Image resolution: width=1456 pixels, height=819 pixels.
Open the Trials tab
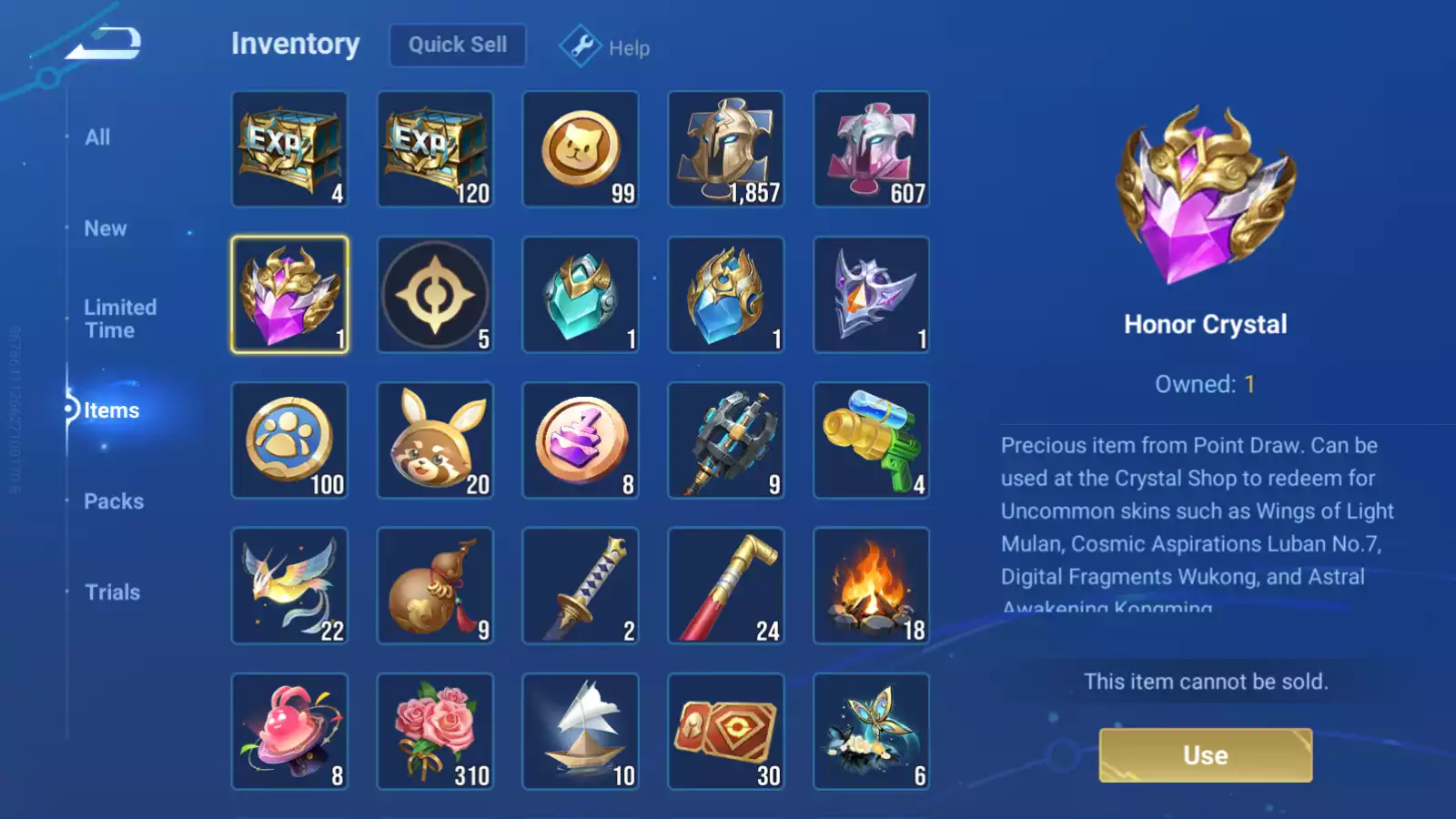tap(112, 592)
